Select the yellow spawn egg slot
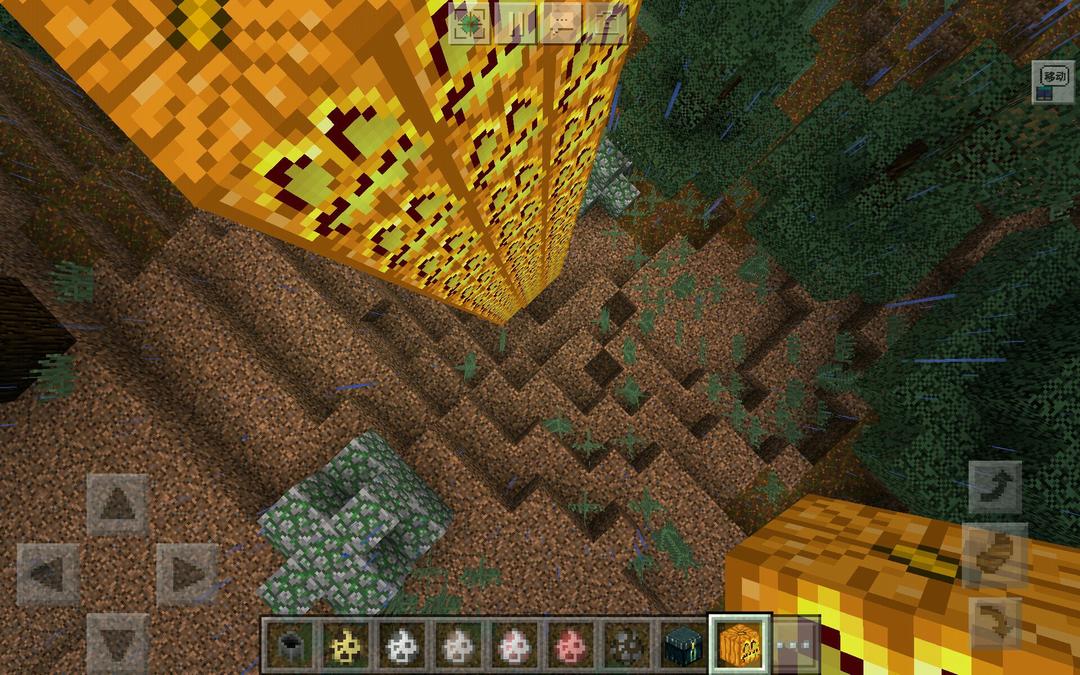Image resolution: width=1080 pixels, height=675 pixels. pos(347,645)
